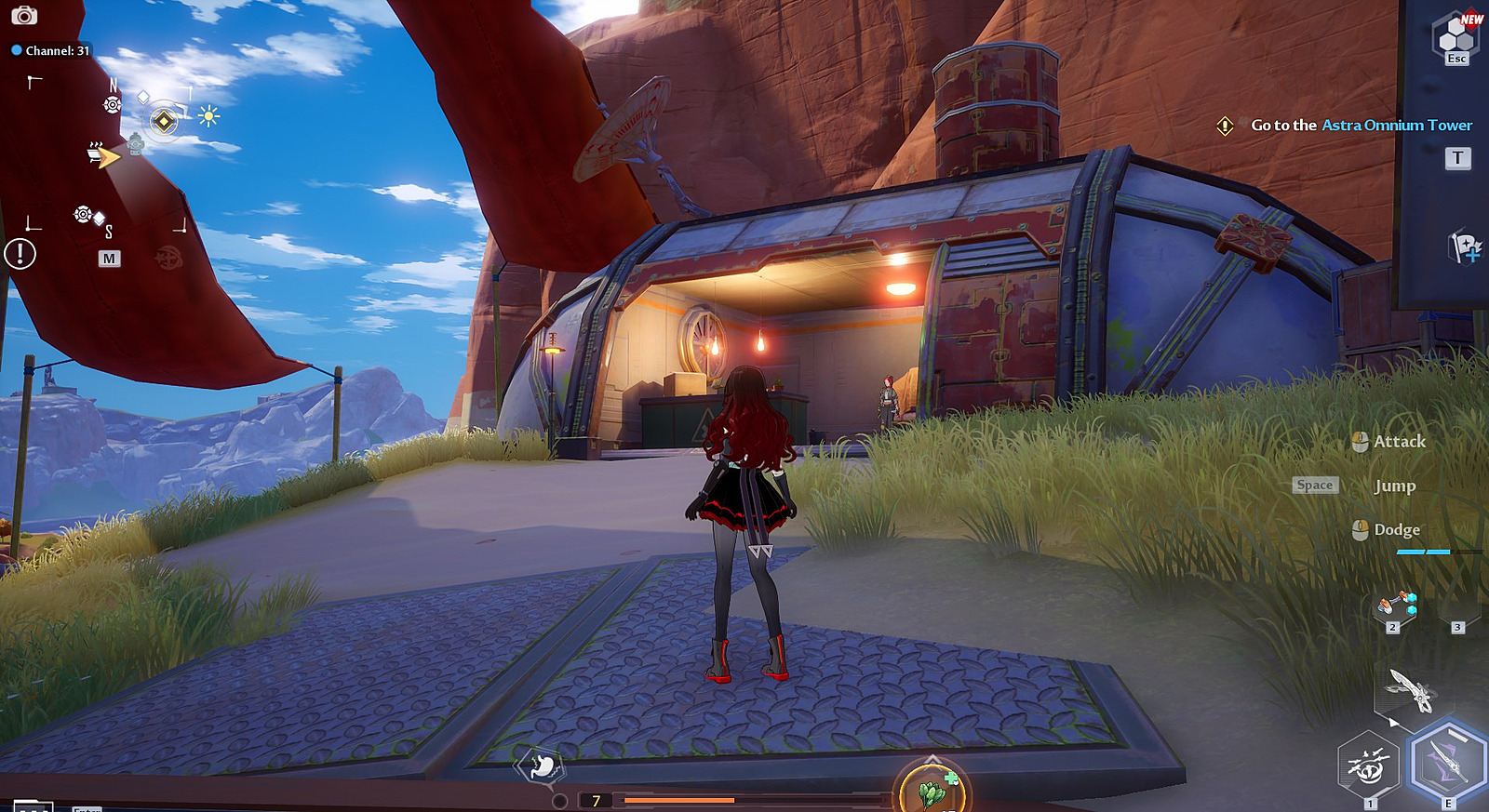Select the Astra Omnium Tower quest tracker

(x=1361, y=126)
